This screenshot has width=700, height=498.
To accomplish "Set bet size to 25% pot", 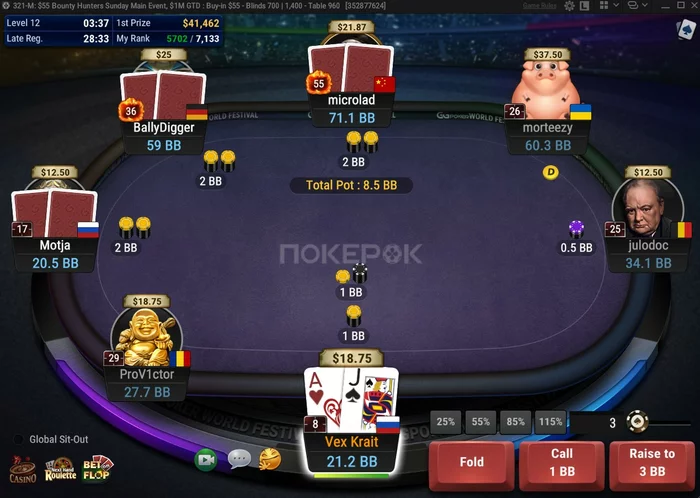I will (x=446, y=422).
